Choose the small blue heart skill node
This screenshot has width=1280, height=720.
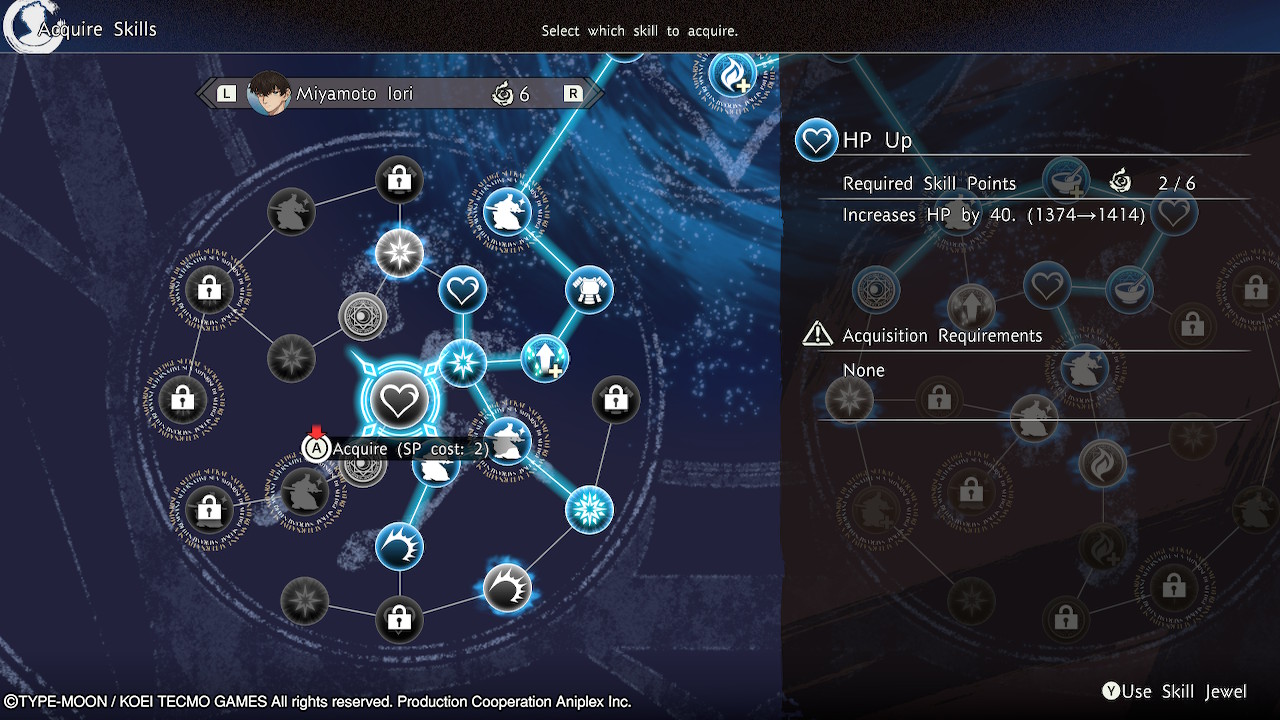[x=462, y=292]
